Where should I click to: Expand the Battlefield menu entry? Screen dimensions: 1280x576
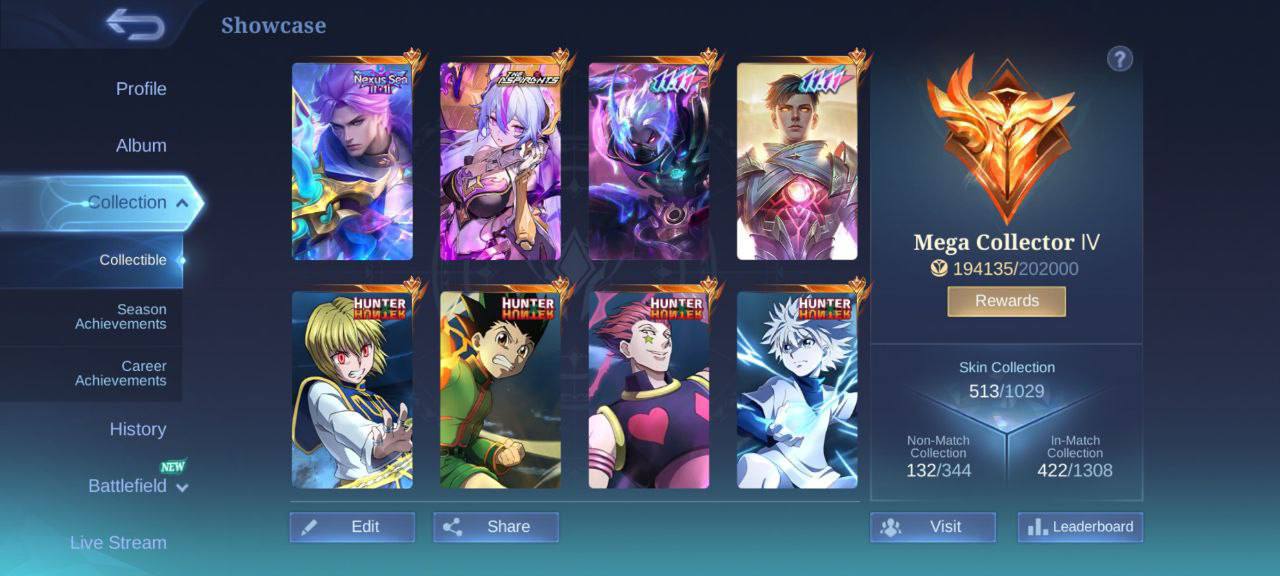tap(138, 486)
